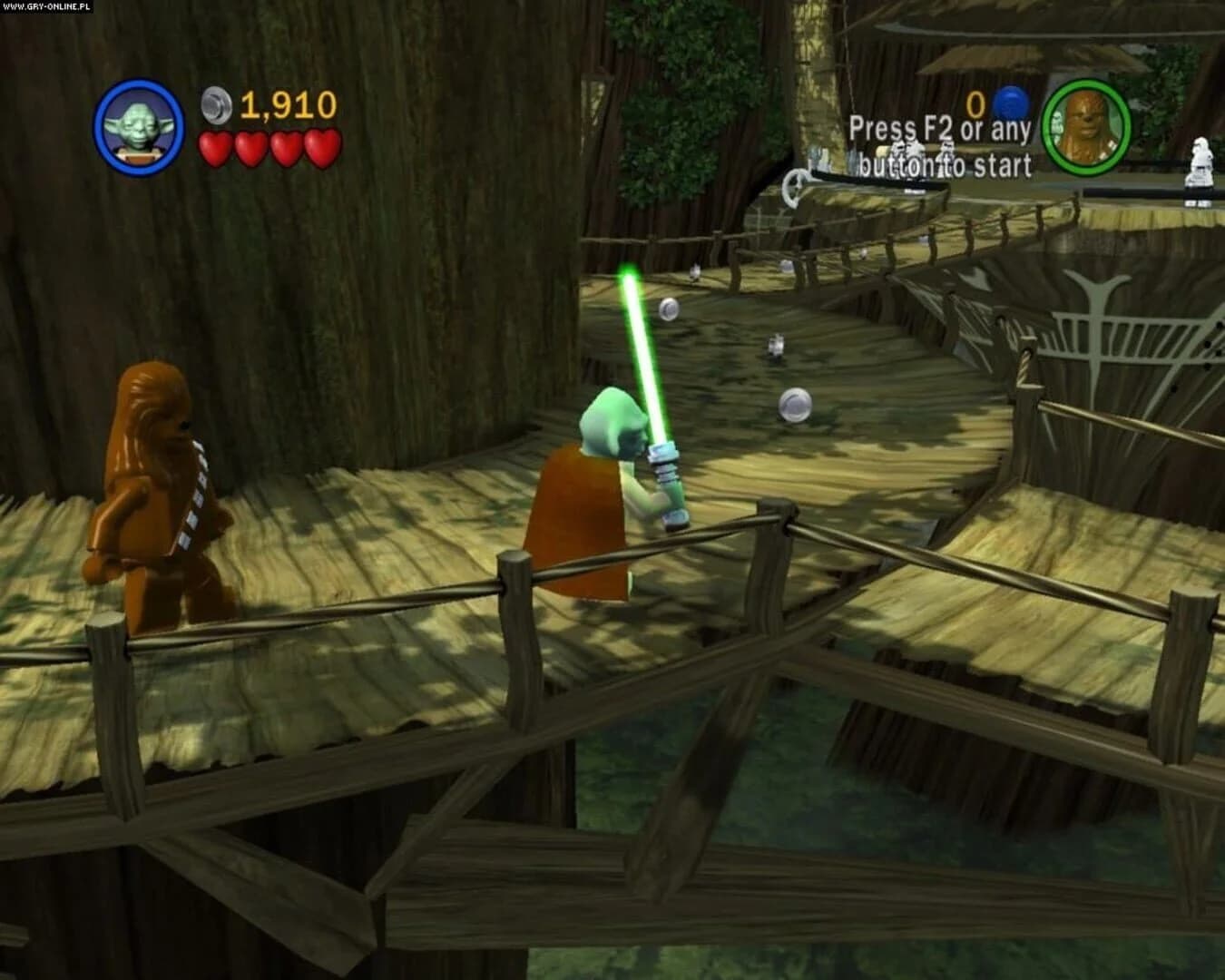Screen dimensions: 1225x980
Task: Select the WWW.GRY-ONLINE.PL watermark label
Action: pyautogui.click(x=45, y=7)
